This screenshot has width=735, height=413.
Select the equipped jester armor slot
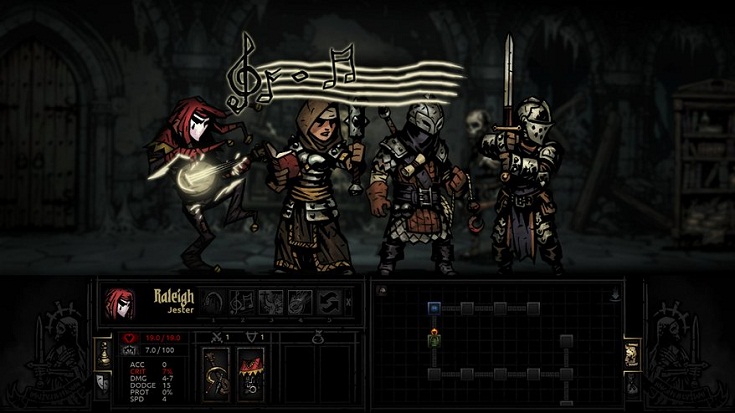[x=250, y=373]
